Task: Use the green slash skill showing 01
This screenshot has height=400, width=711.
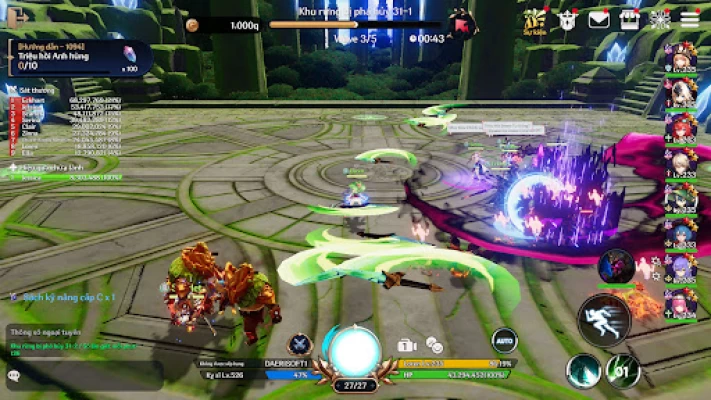Action: pyautogui.click(x=623, y=371)
